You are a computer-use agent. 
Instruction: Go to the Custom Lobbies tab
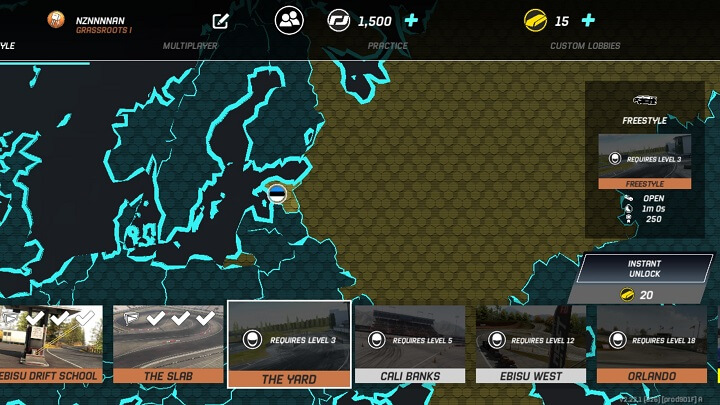[585, 46]
